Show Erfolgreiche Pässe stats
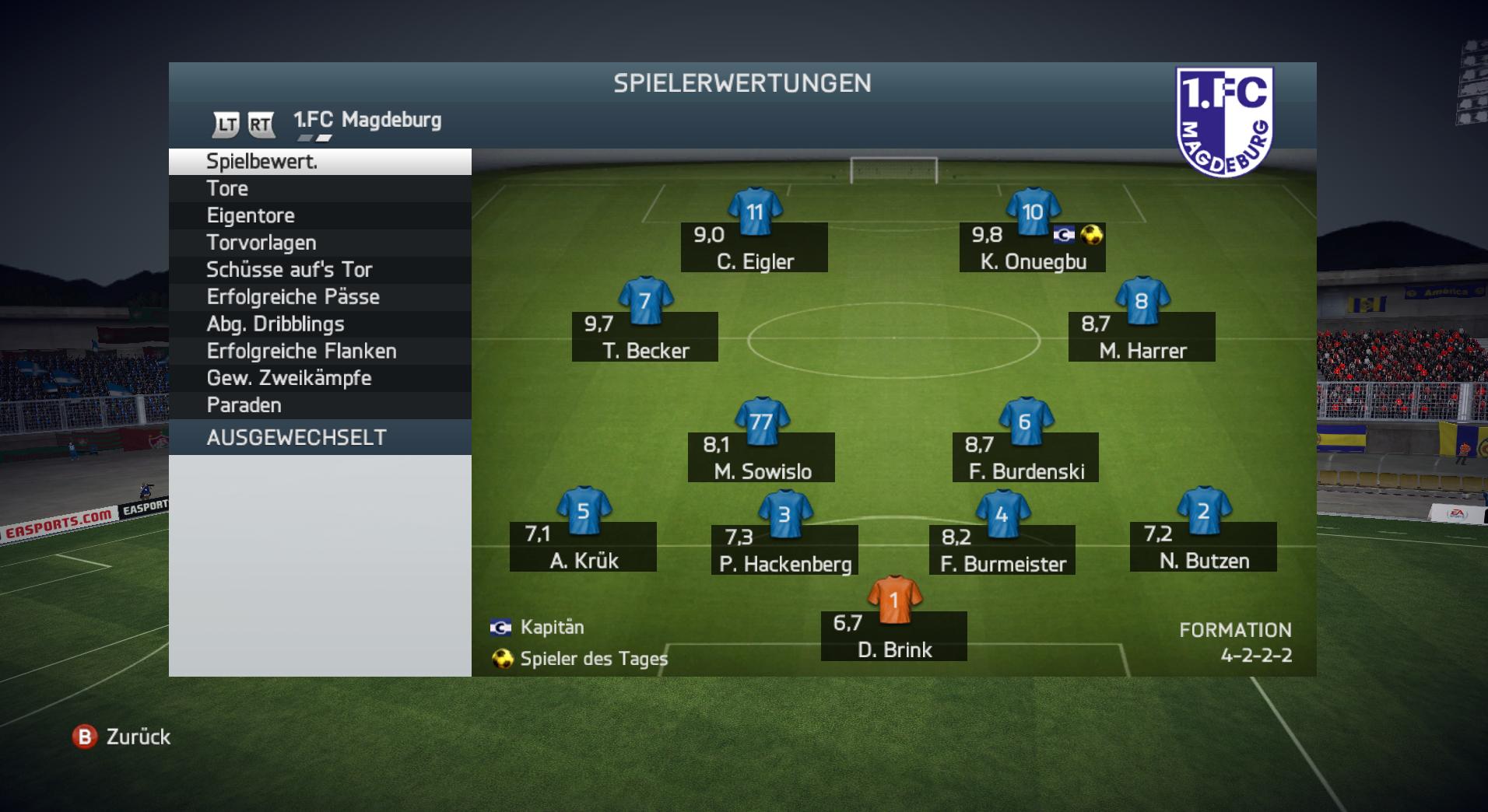 319,297
